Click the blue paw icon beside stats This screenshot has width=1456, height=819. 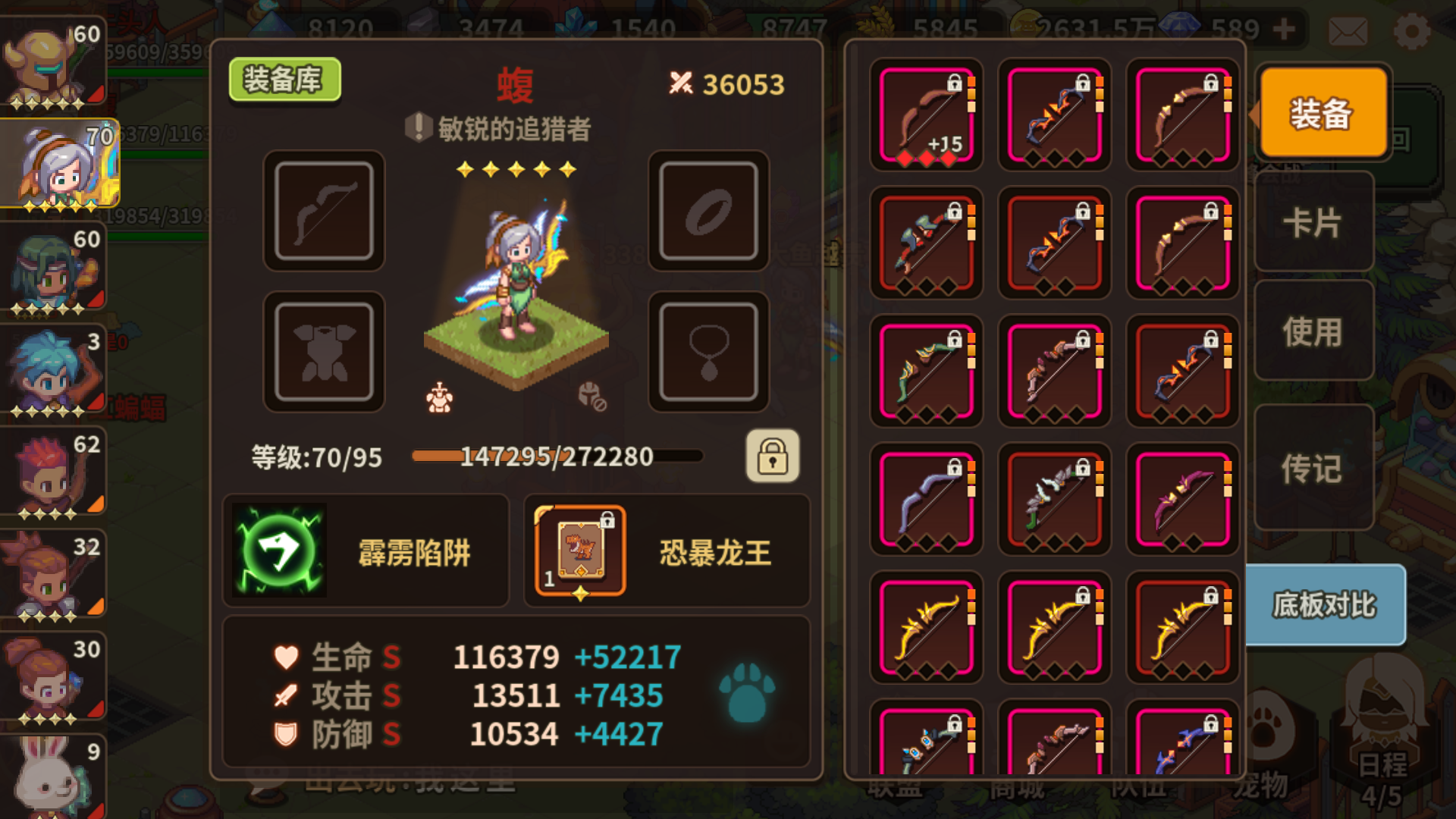[x=747, y=694]
